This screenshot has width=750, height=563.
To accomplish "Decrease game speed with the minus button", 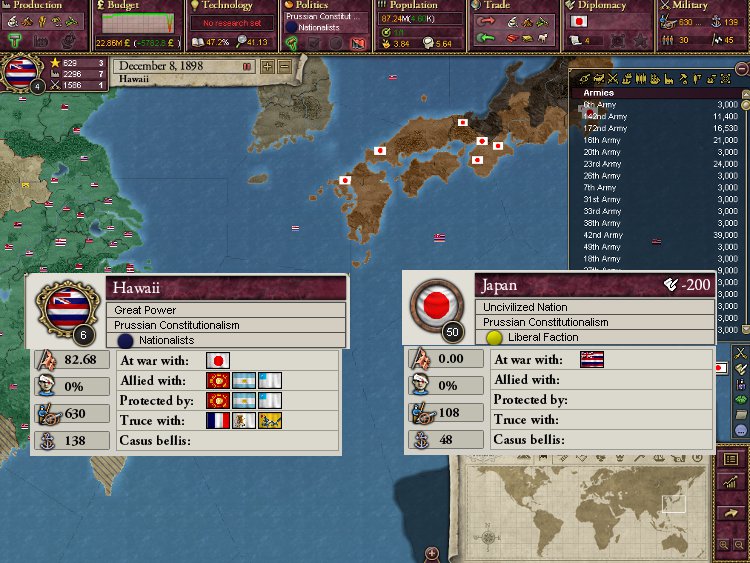I will 284,66.
